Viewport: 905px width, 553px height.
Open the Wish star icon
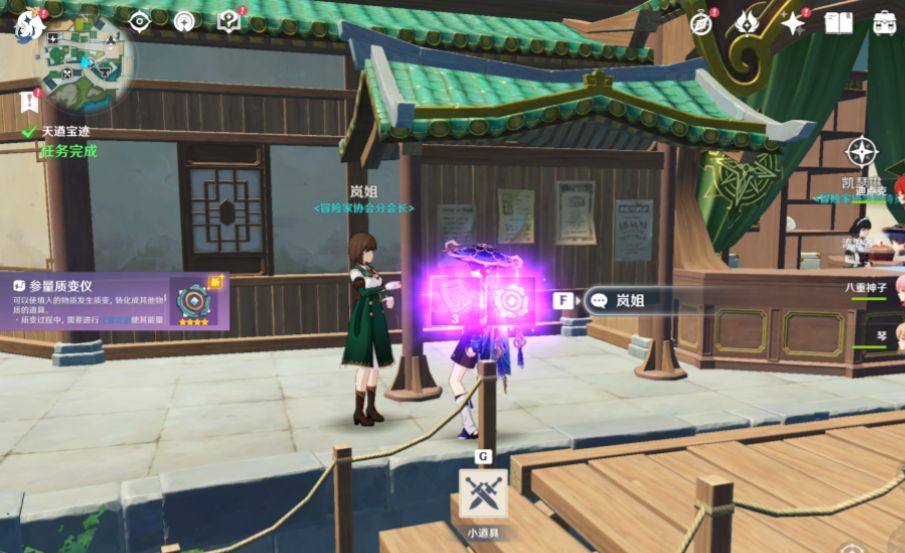(x=793, y=23)
